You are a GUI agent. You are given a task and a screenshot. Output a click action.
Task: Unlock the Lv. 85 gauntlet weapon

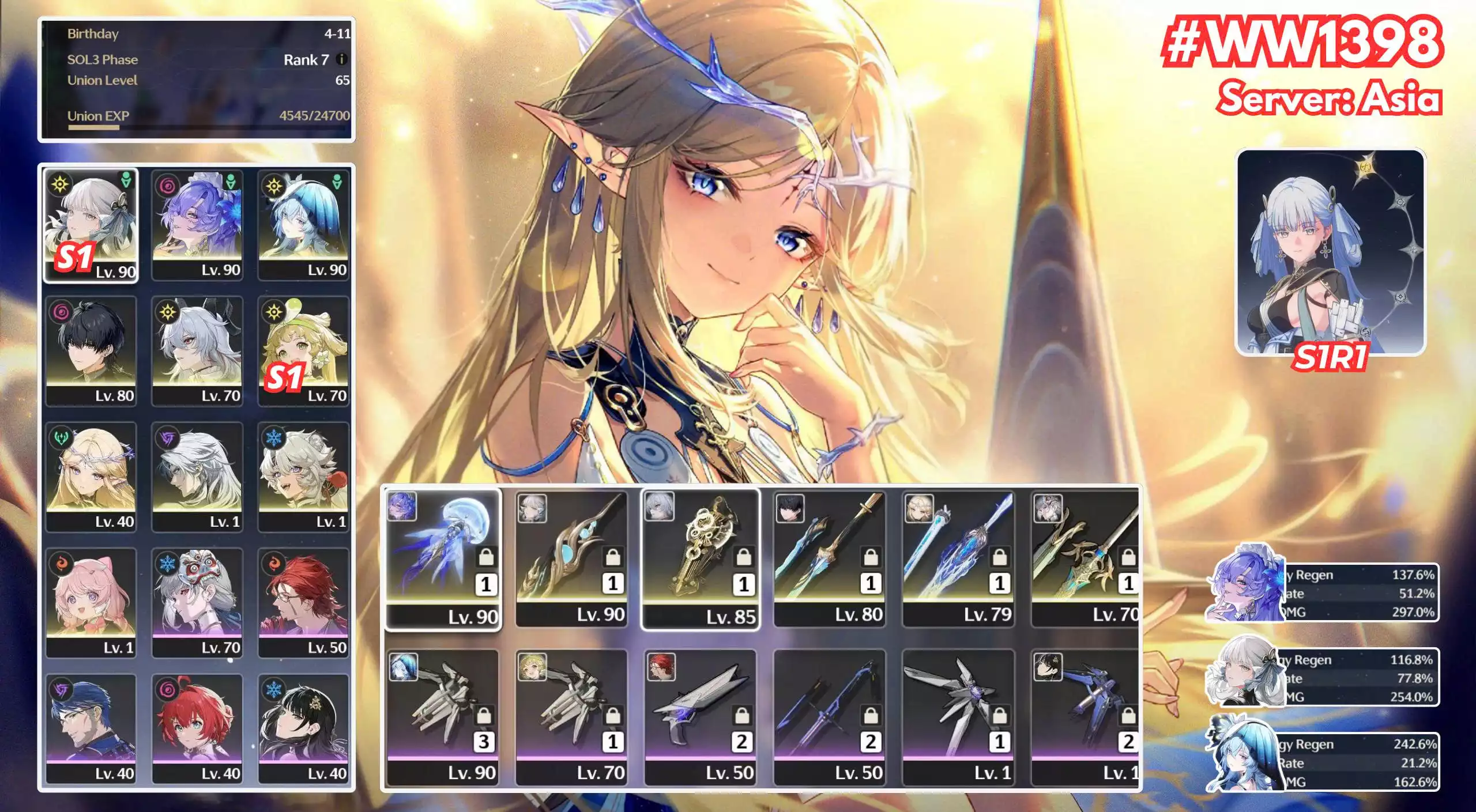coord(745,557)
